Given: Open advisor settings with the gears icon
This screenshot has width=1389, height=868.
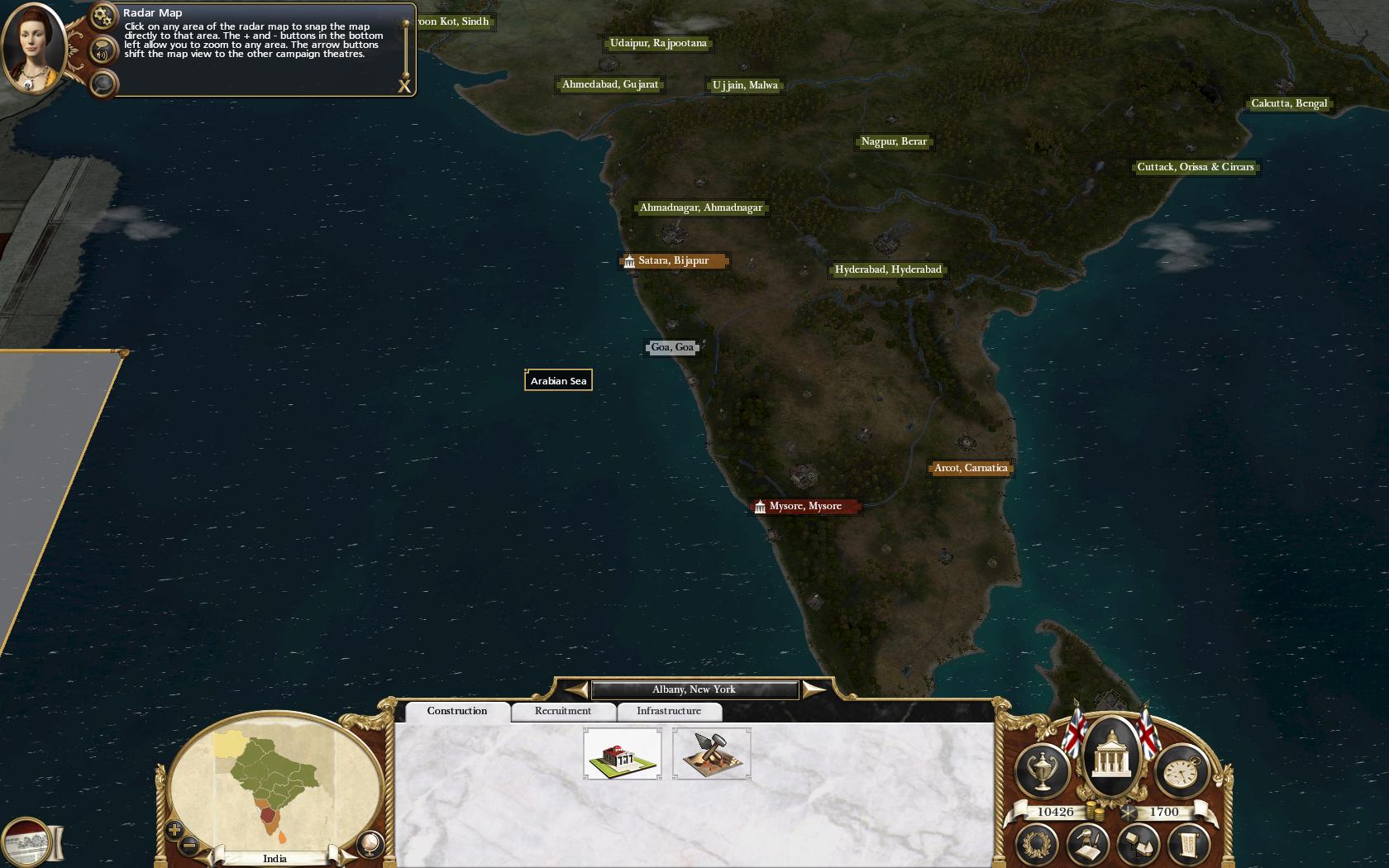Looking at the screenshot, I should (103, 16).
